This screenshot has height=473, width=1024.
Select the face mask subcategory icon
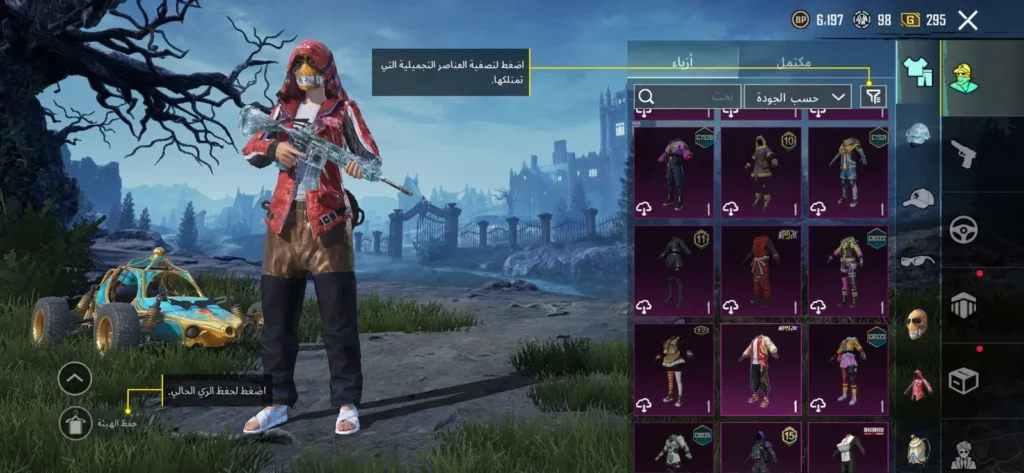click(x=918, y=323)
